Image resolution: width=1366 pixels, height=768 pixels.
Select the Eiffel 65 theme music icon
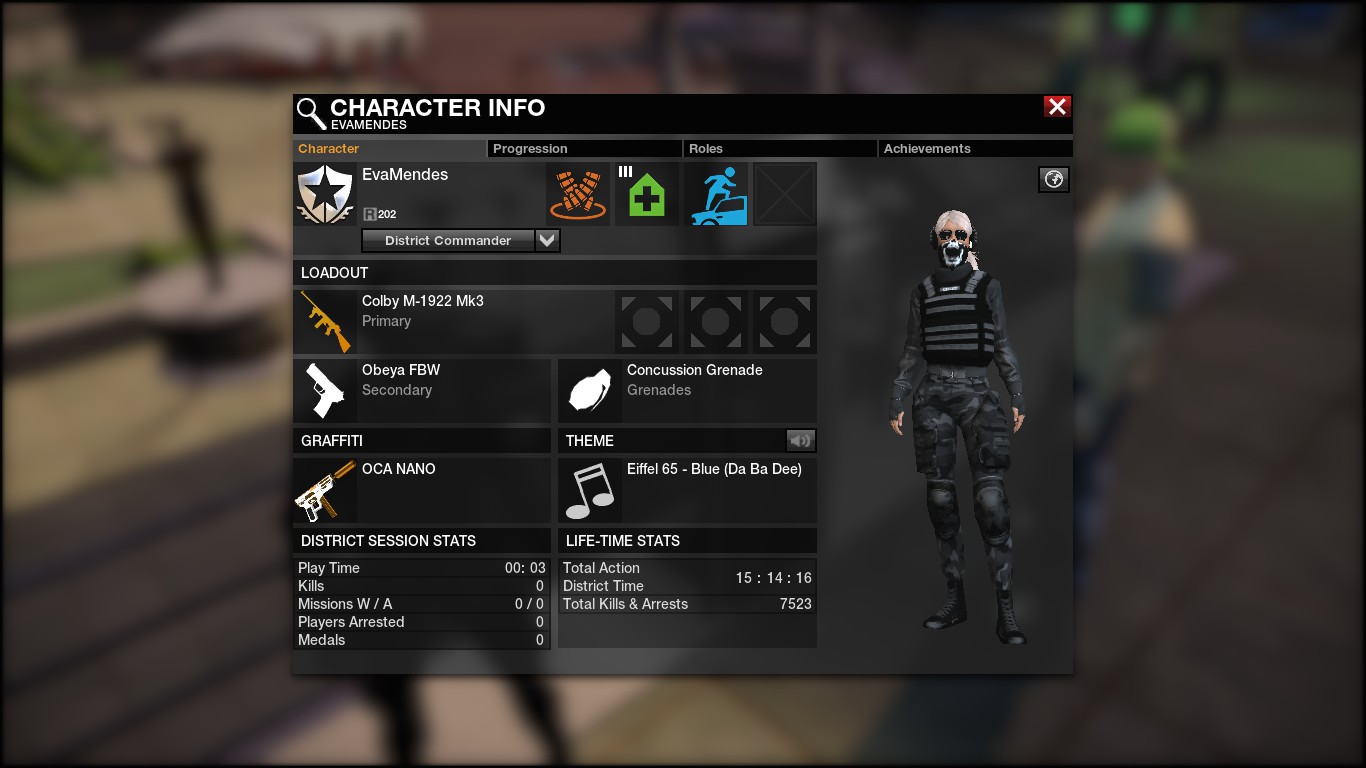(x=590, y=490)
